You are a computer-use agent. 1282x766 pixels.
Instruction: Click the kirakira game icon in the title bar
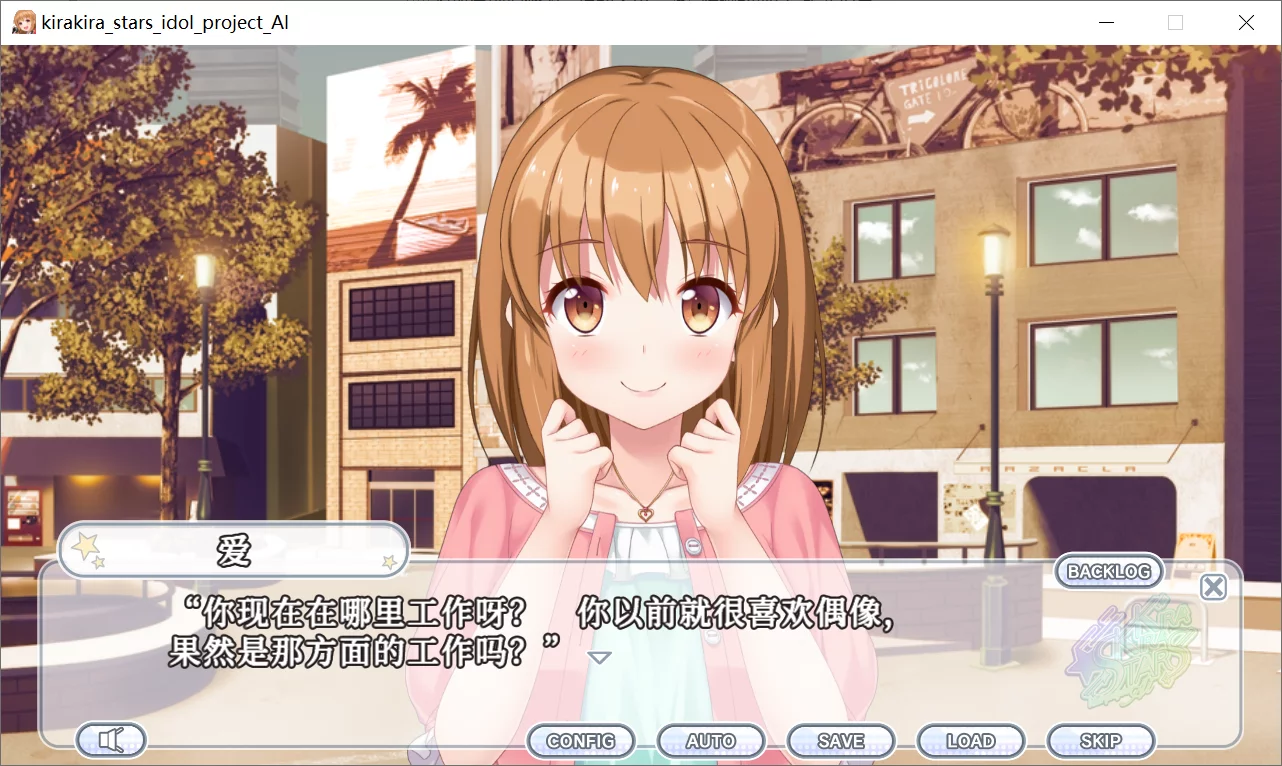[22, 21]
